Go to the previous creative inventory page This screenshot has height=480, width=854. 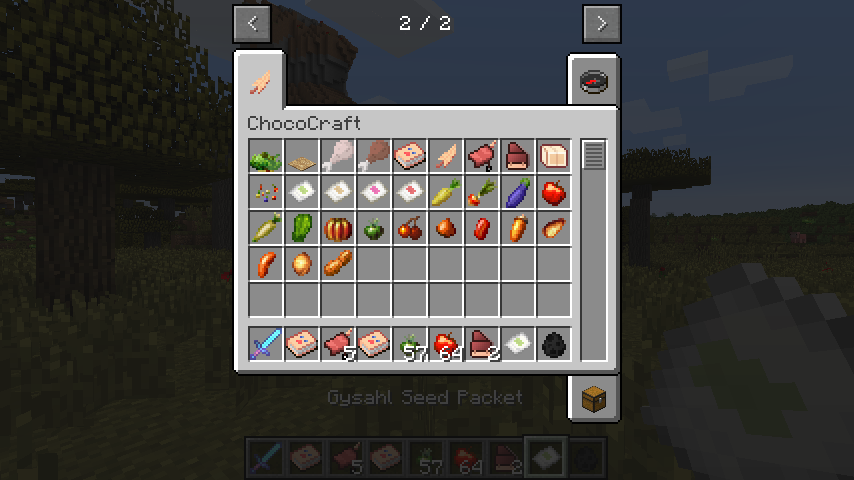(x=252, y=24)
